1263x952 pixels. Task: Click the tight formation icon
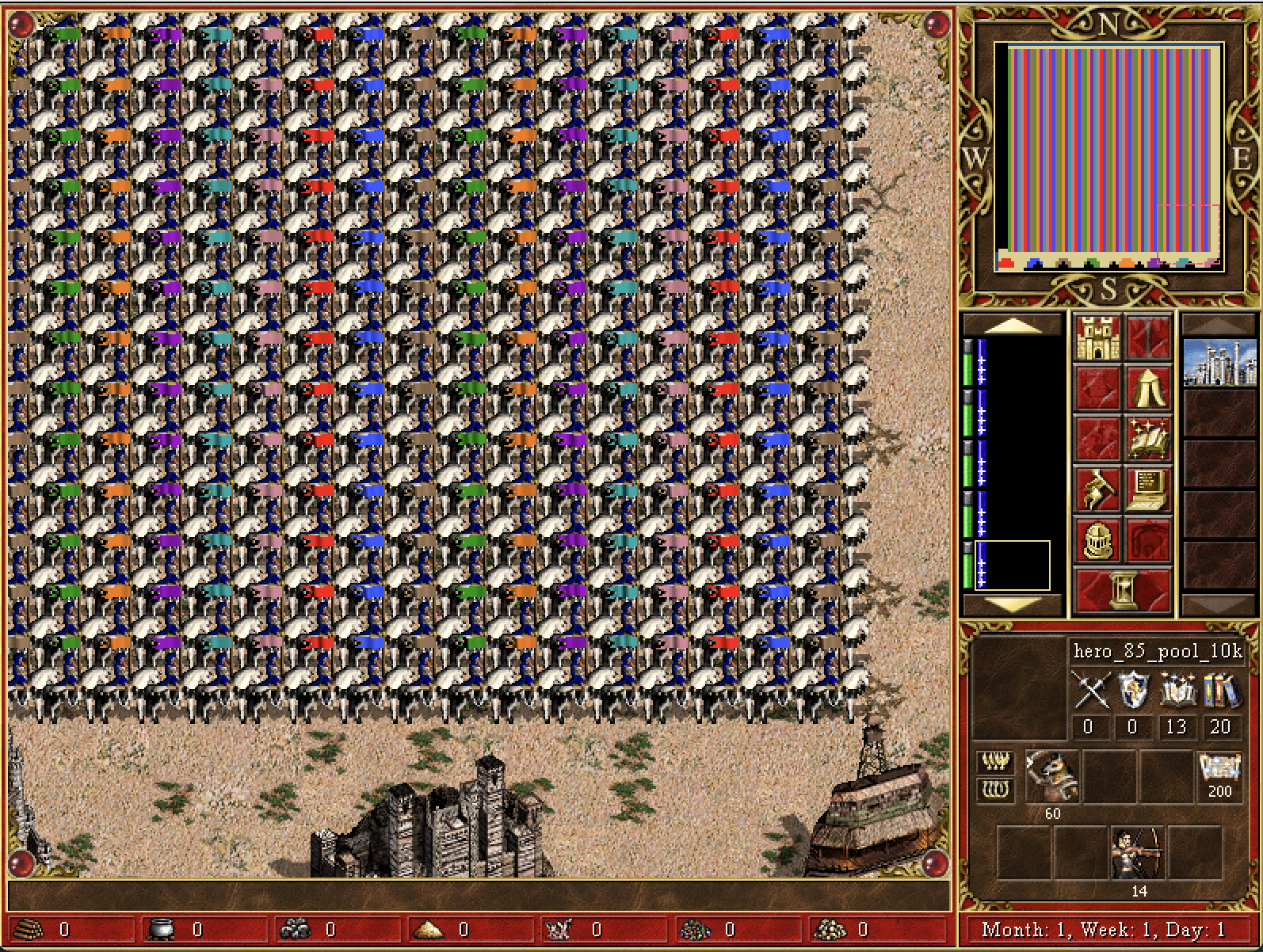click(995, 789)
